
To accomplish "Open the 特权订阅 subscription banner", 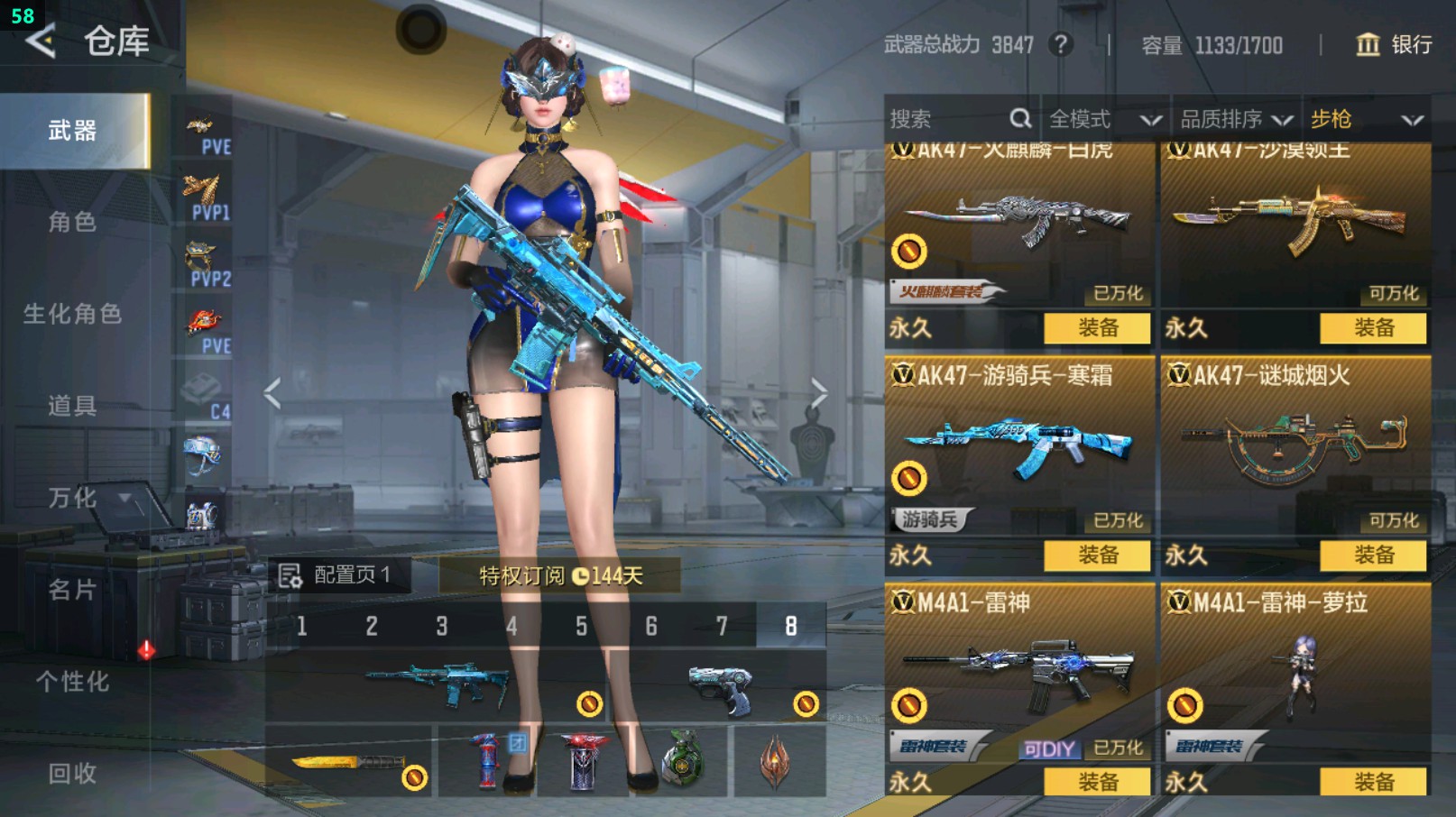I will pyautogui.click(x=559, y=575).
